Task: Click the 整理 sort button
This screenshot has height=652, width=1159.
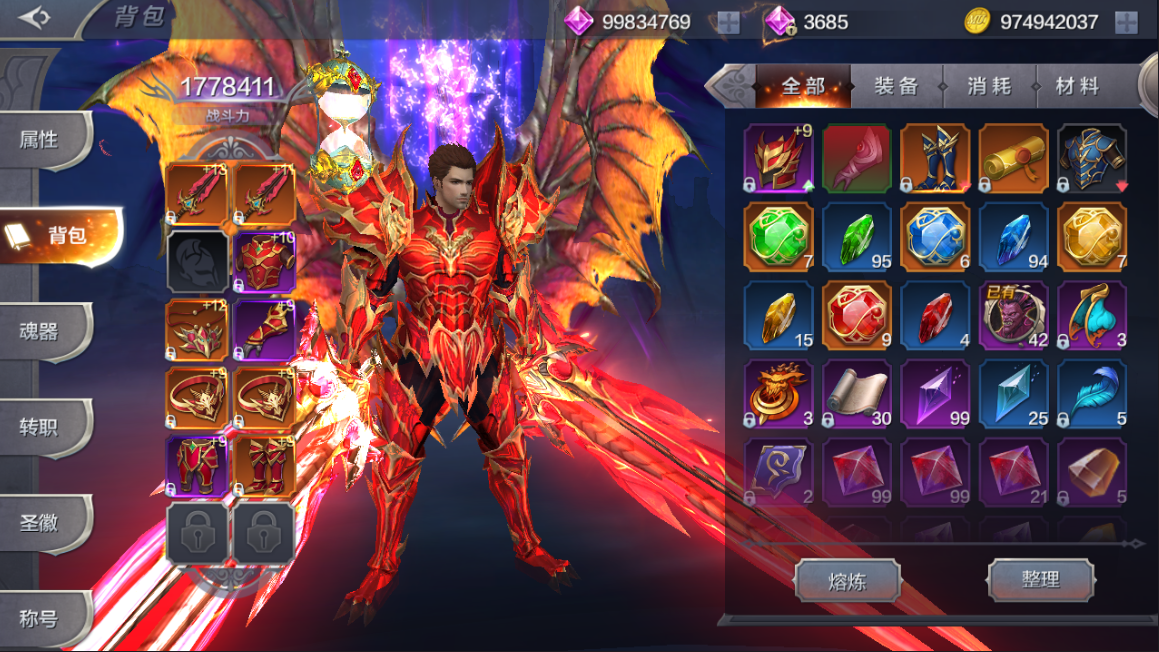Action: tap(1040, 579)
